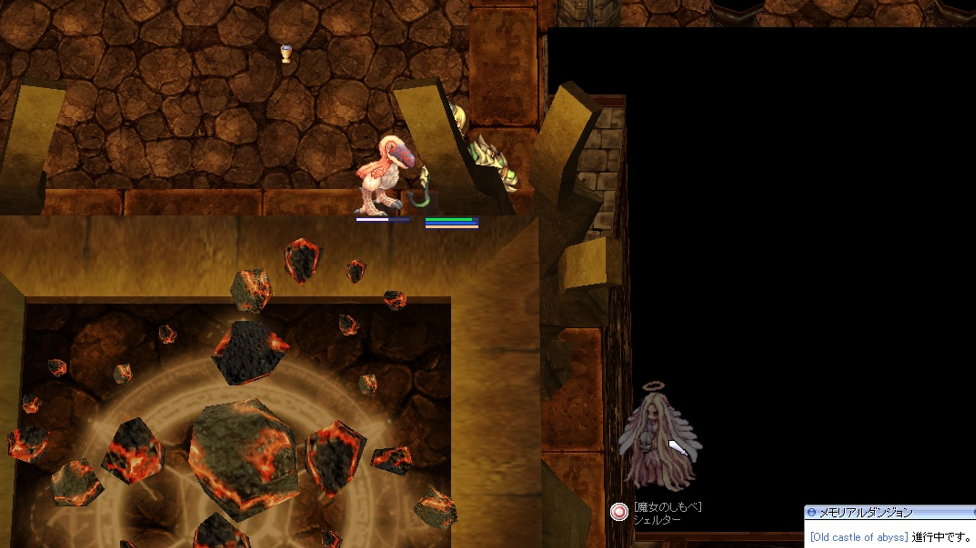Click the Old castle of abyss dungeon entry
The height and width of the screenshot is (548, 976).
coord(858,537)
